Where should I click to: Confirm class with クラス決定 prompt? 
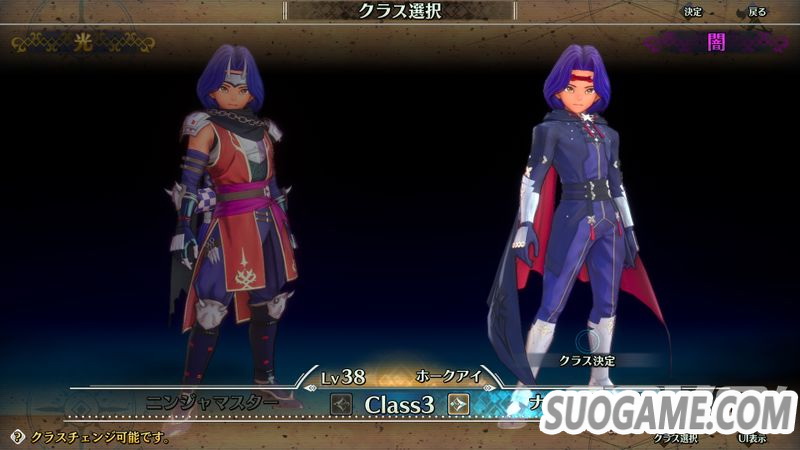click(586, 358)
